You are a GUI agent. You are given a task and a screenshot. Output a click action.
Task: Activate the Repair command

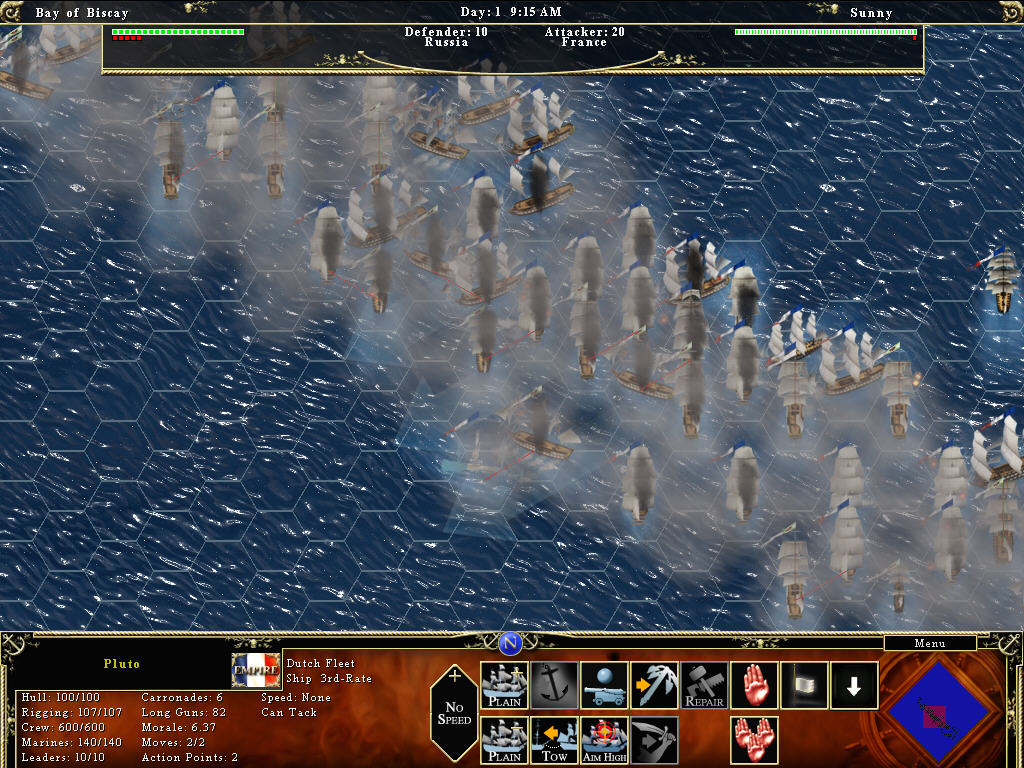(704, 685)
